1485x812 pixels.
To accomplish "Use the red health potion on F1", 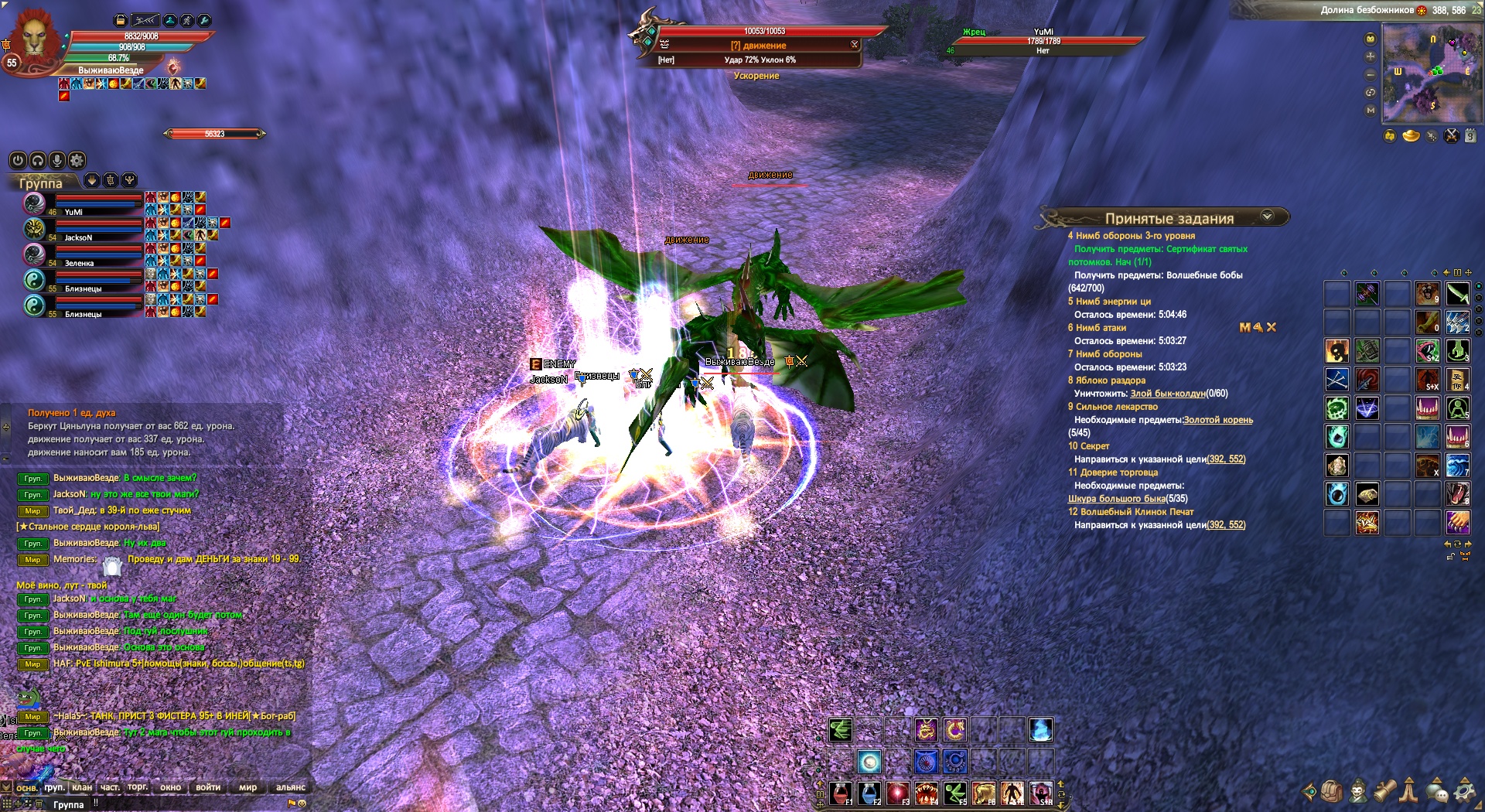I will [x=841, y=793].
